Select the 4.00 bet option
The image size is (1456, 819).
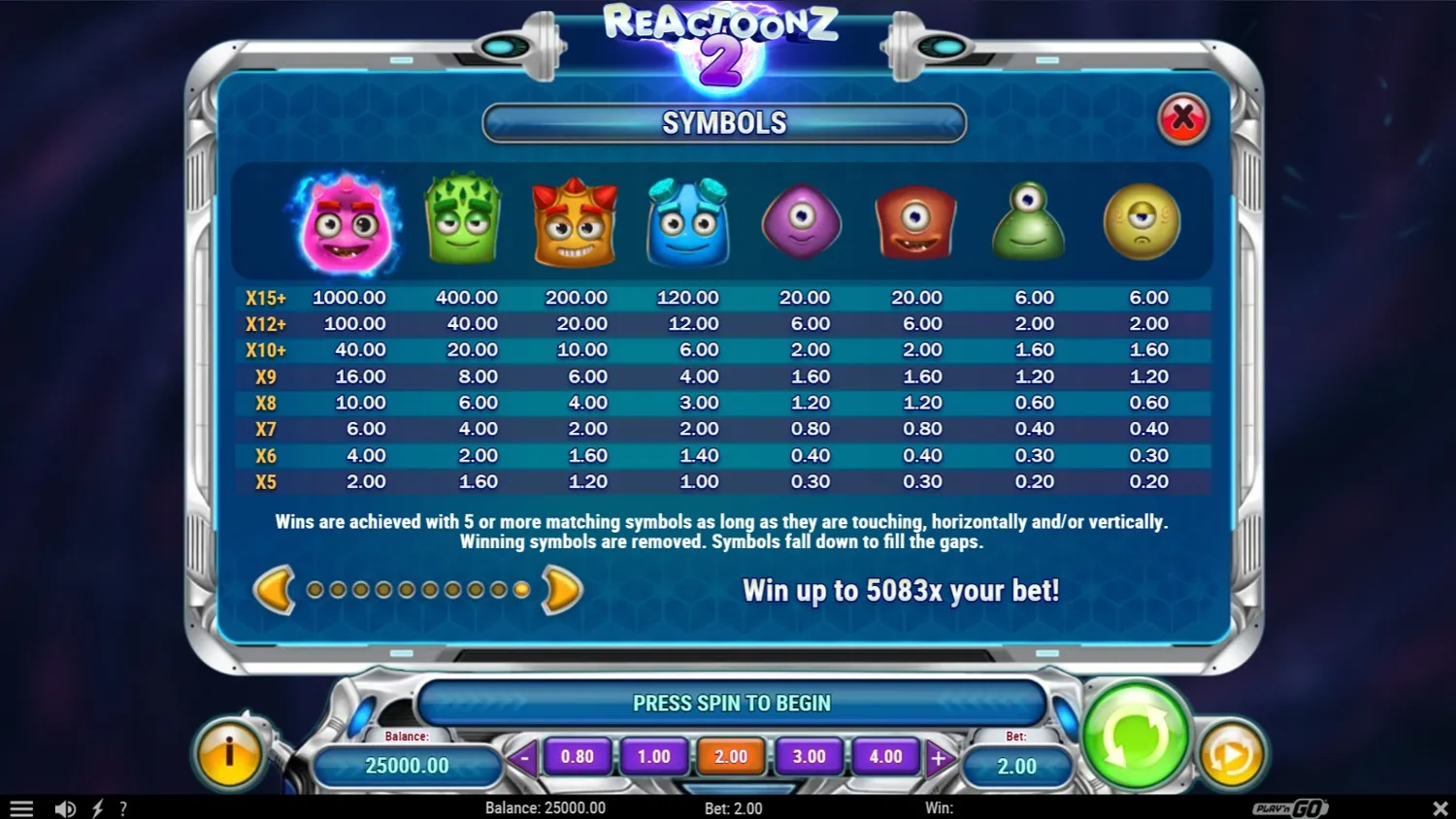coord(886,757)
